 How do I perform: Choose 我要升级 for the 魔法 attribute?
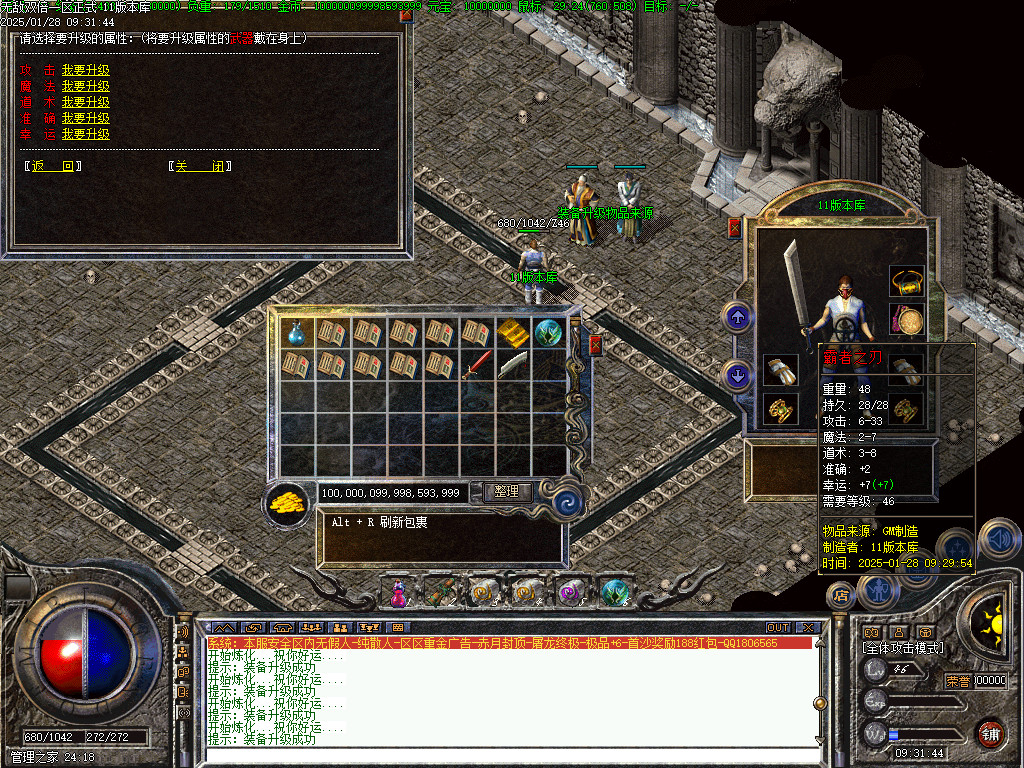[x=85, y=86]
